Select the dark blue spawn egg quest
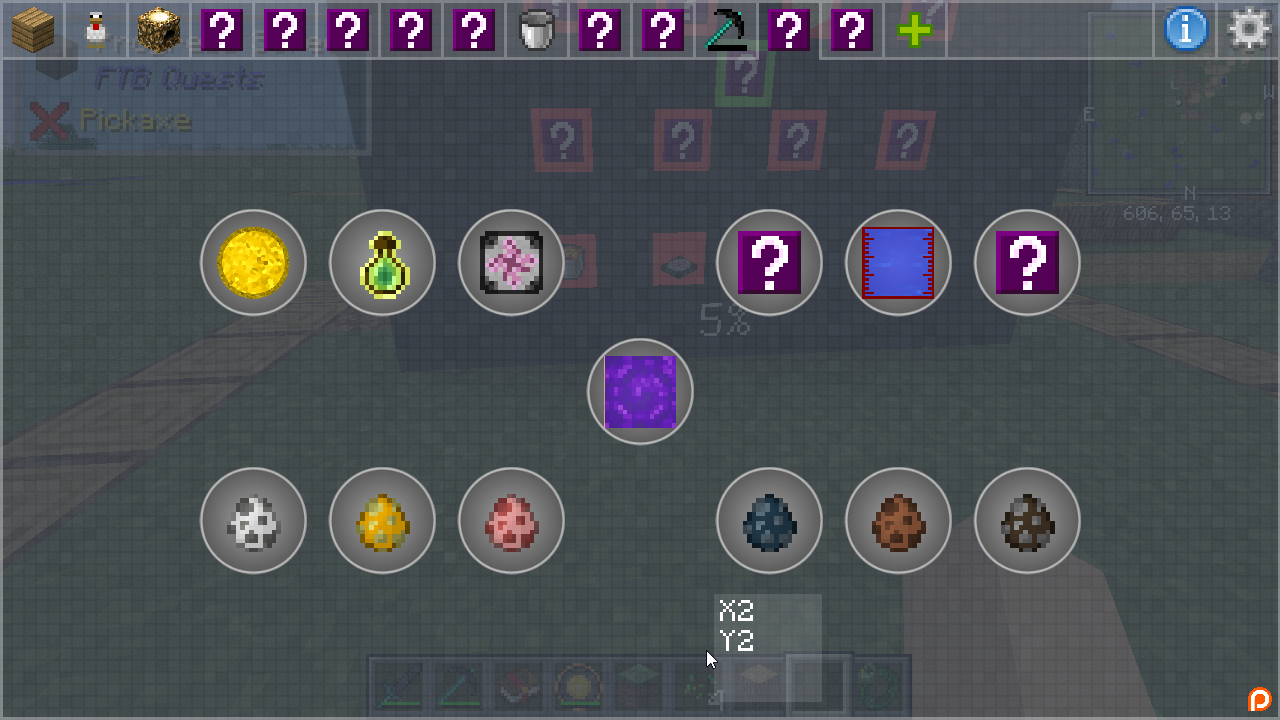This screenshot has height=720, width=1280. 769,521
